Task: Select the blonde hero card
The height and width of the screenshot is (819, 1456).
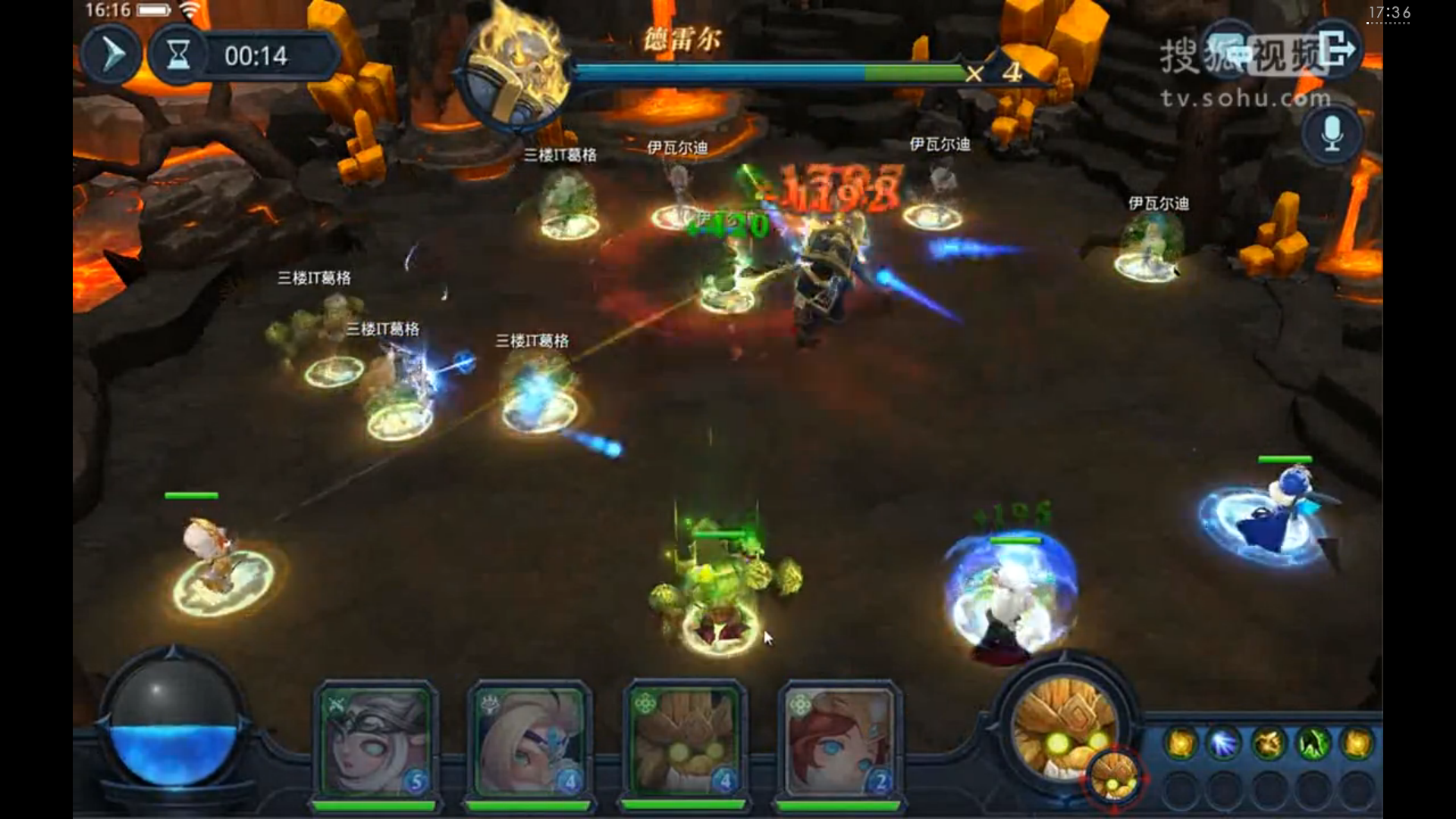Action: point(529,741)
